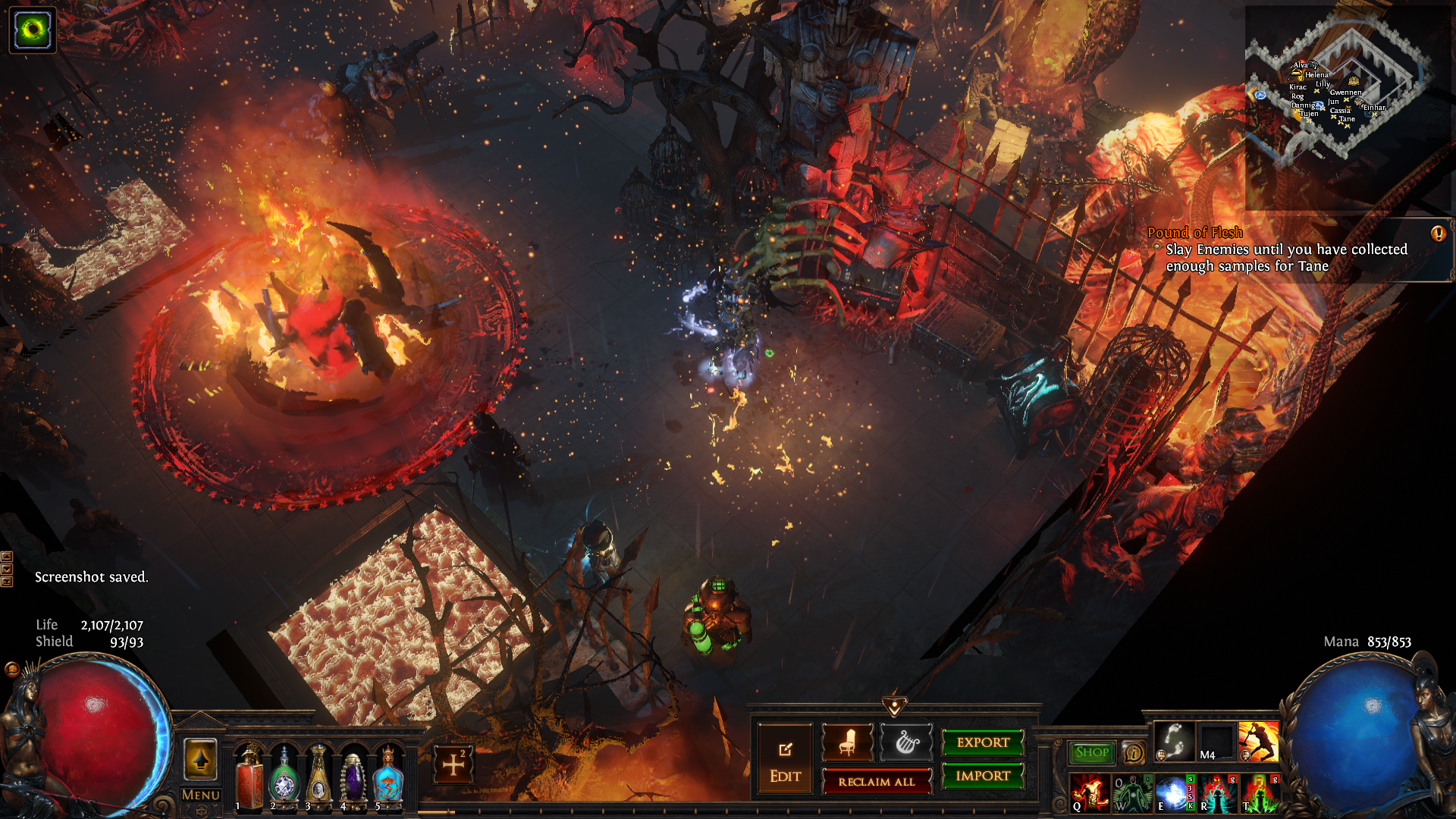Import a hideout layout
1456x819 pixels.
(983, 776)
